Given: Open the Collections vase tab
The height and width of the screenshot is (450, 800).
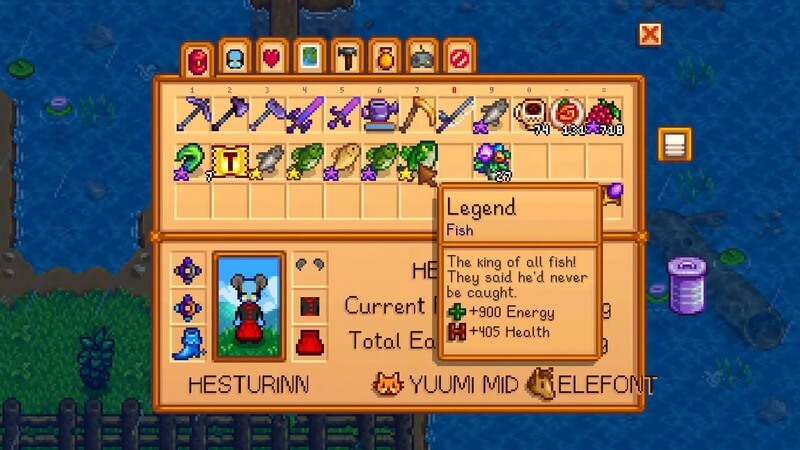Looking at the screenshot, I should pyautogui.click(x=384, y=59).
